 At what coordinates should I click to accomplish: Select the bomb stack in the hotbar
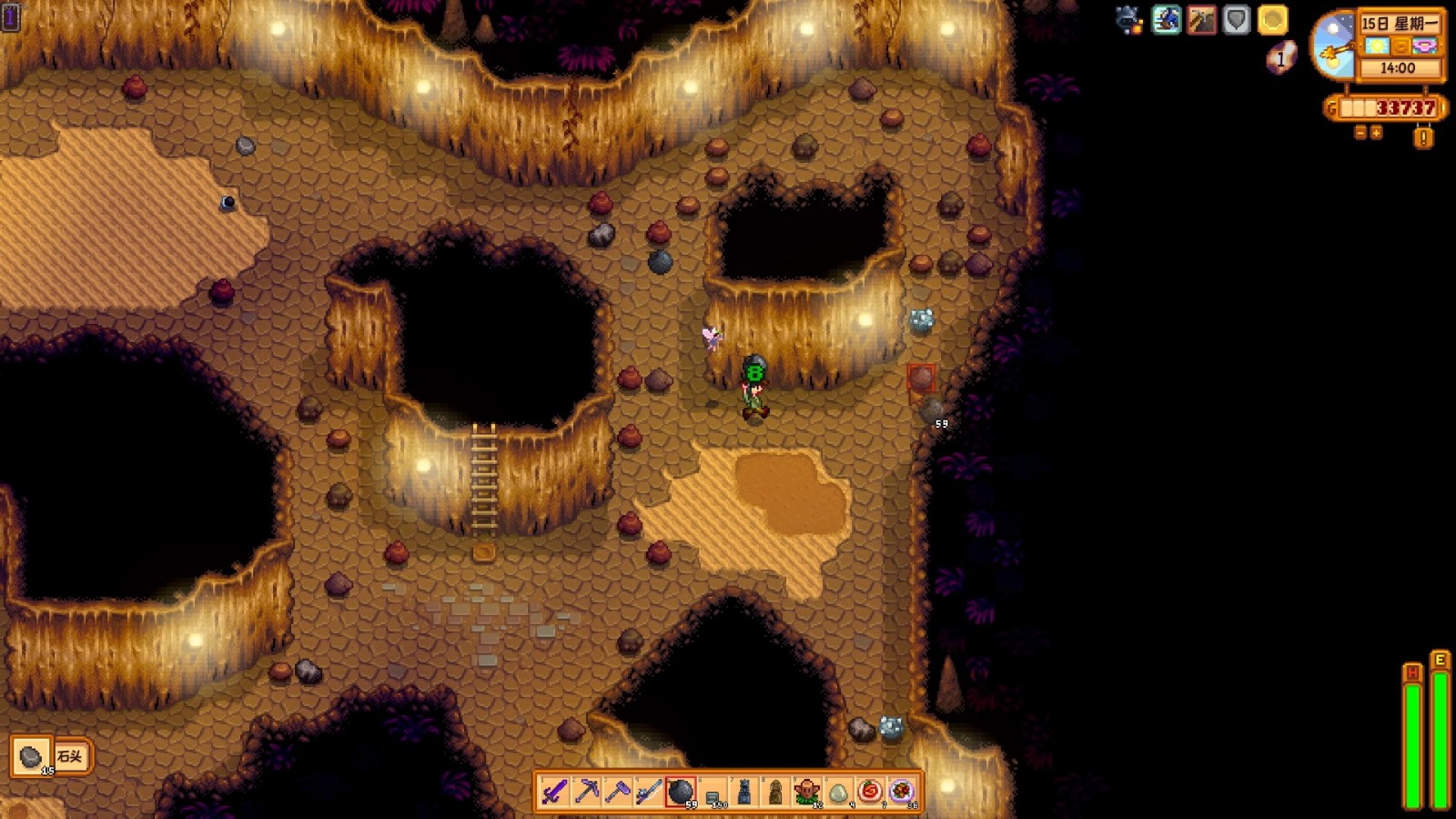coord(681,792)
